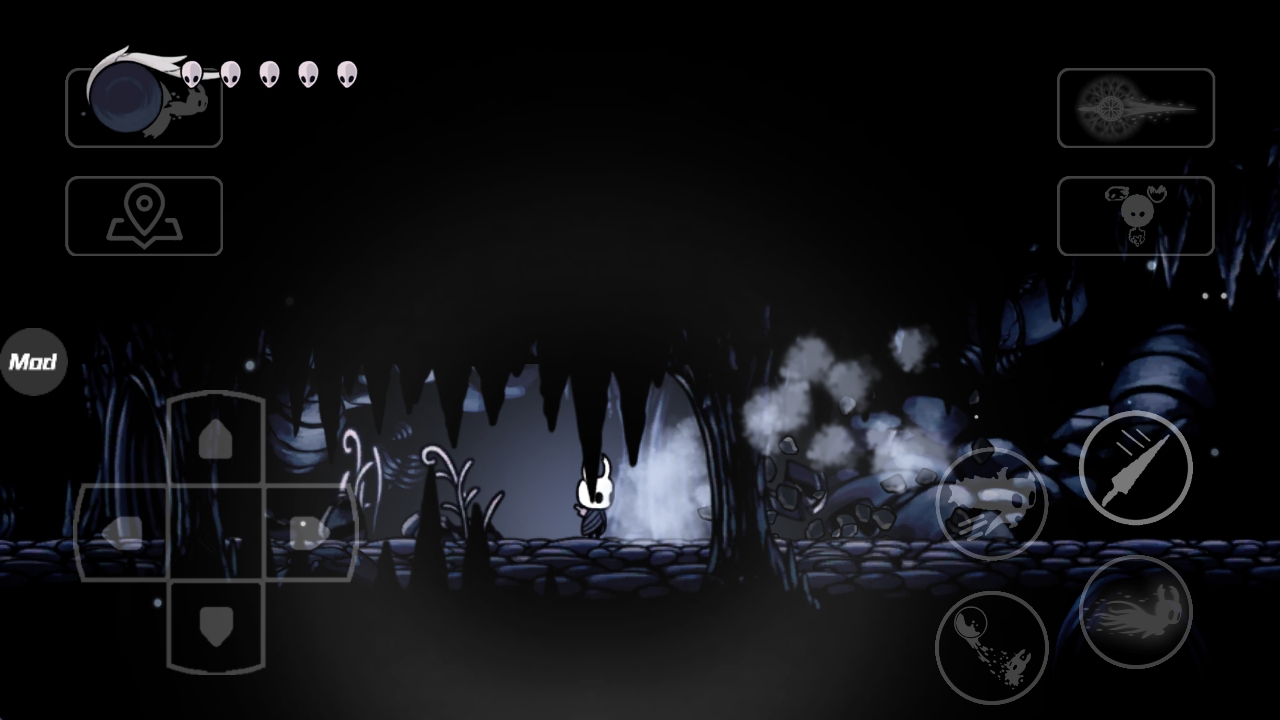Move left with the D-pad left arrow
Viewport: 1280px width, 720px height.
click(x=124, y=532)
